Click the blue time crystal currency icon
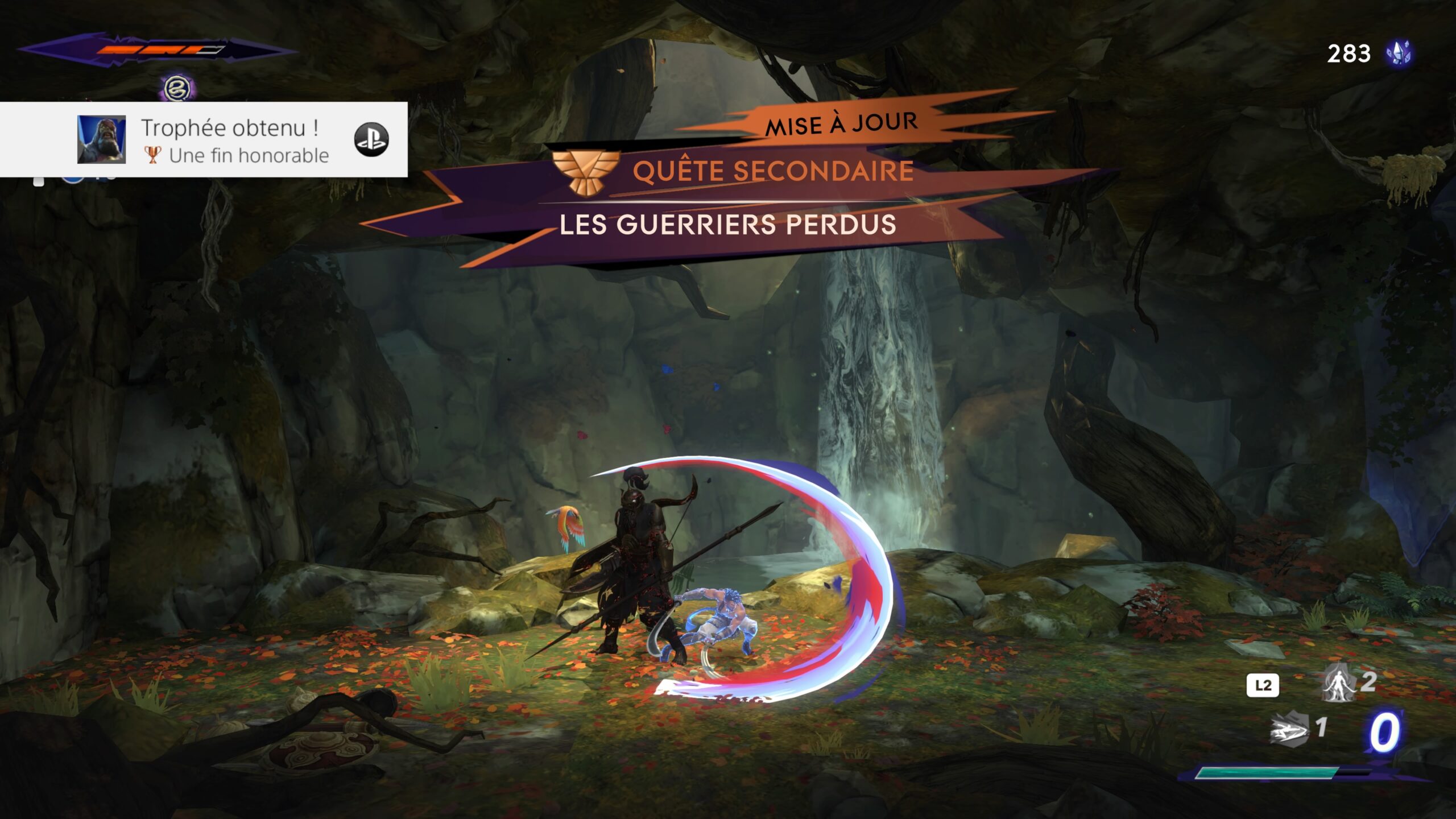 (1399, 54)
